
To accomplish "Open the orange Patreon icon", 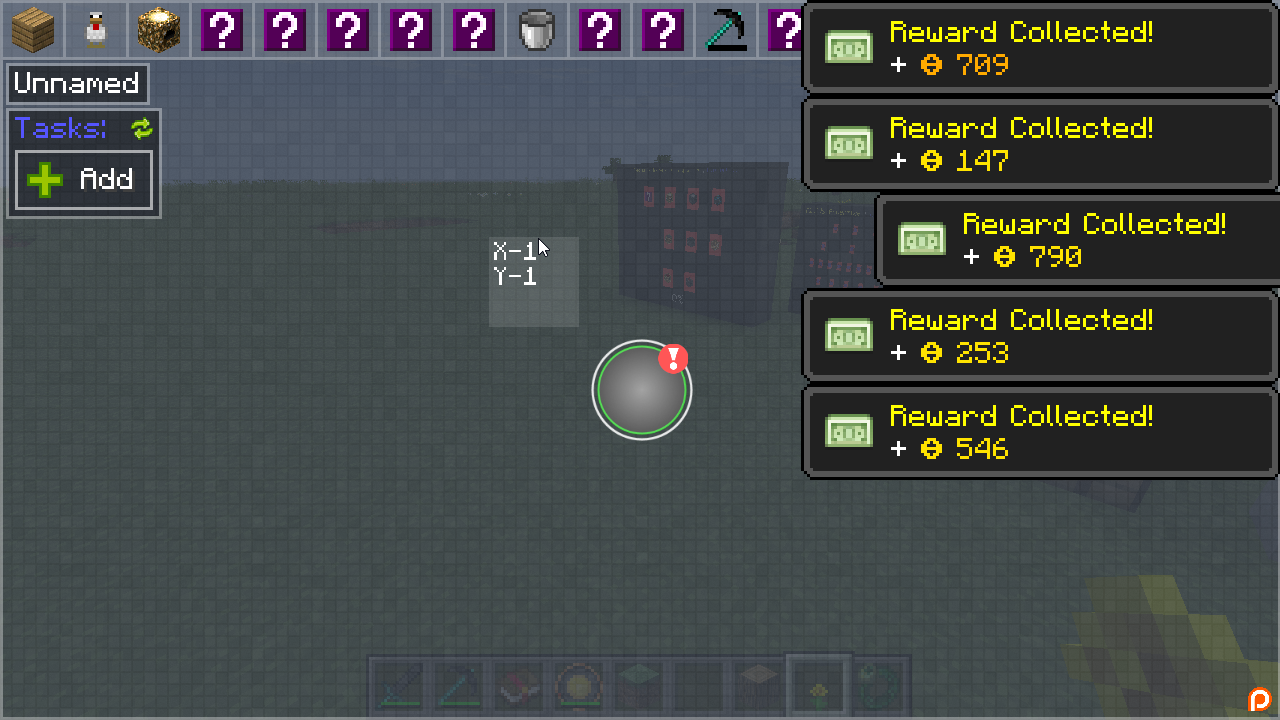I will tap(1259, 700).
